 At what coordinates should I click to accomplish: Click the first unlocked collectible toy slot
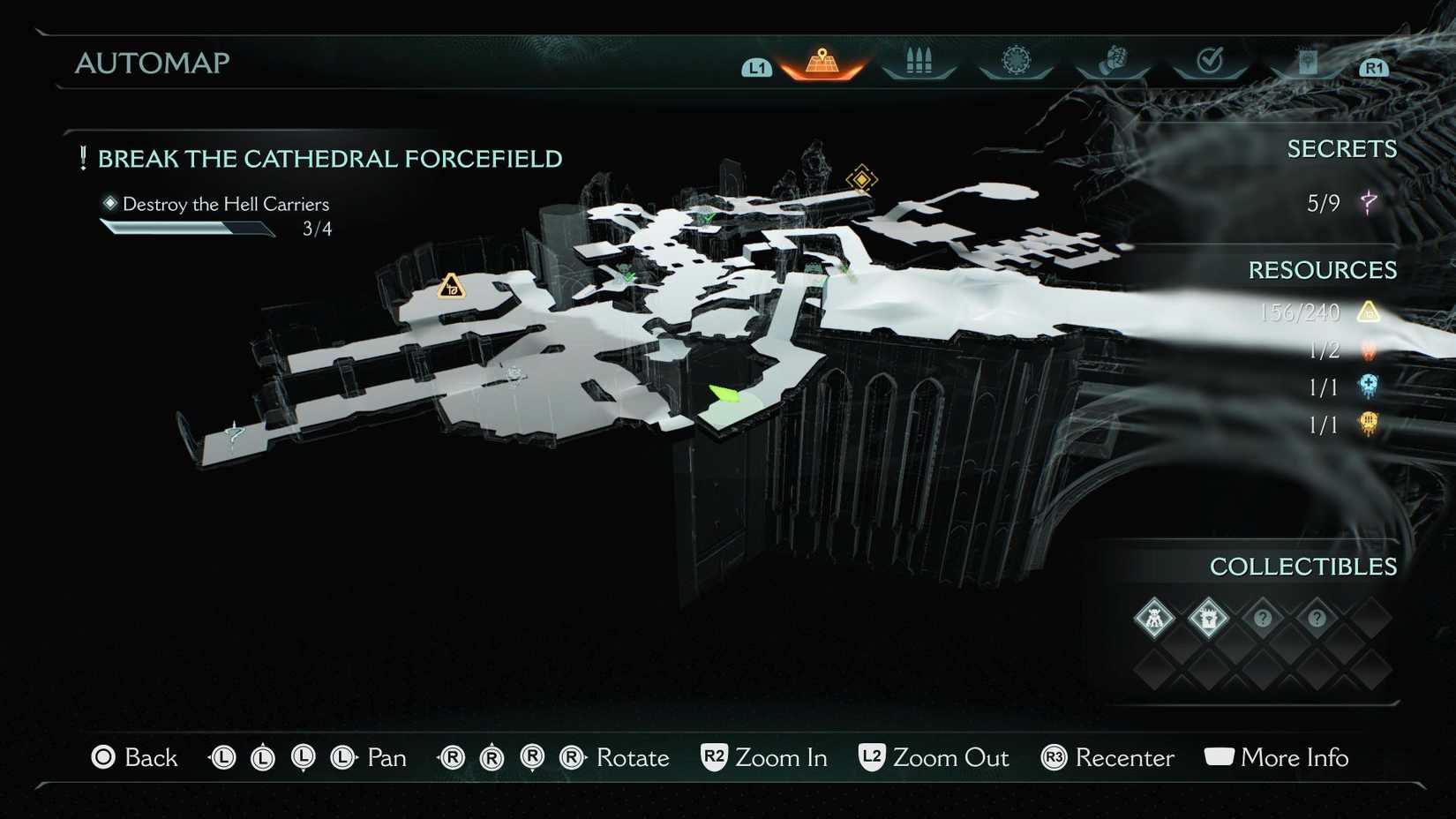click(x=1155, y=619)
